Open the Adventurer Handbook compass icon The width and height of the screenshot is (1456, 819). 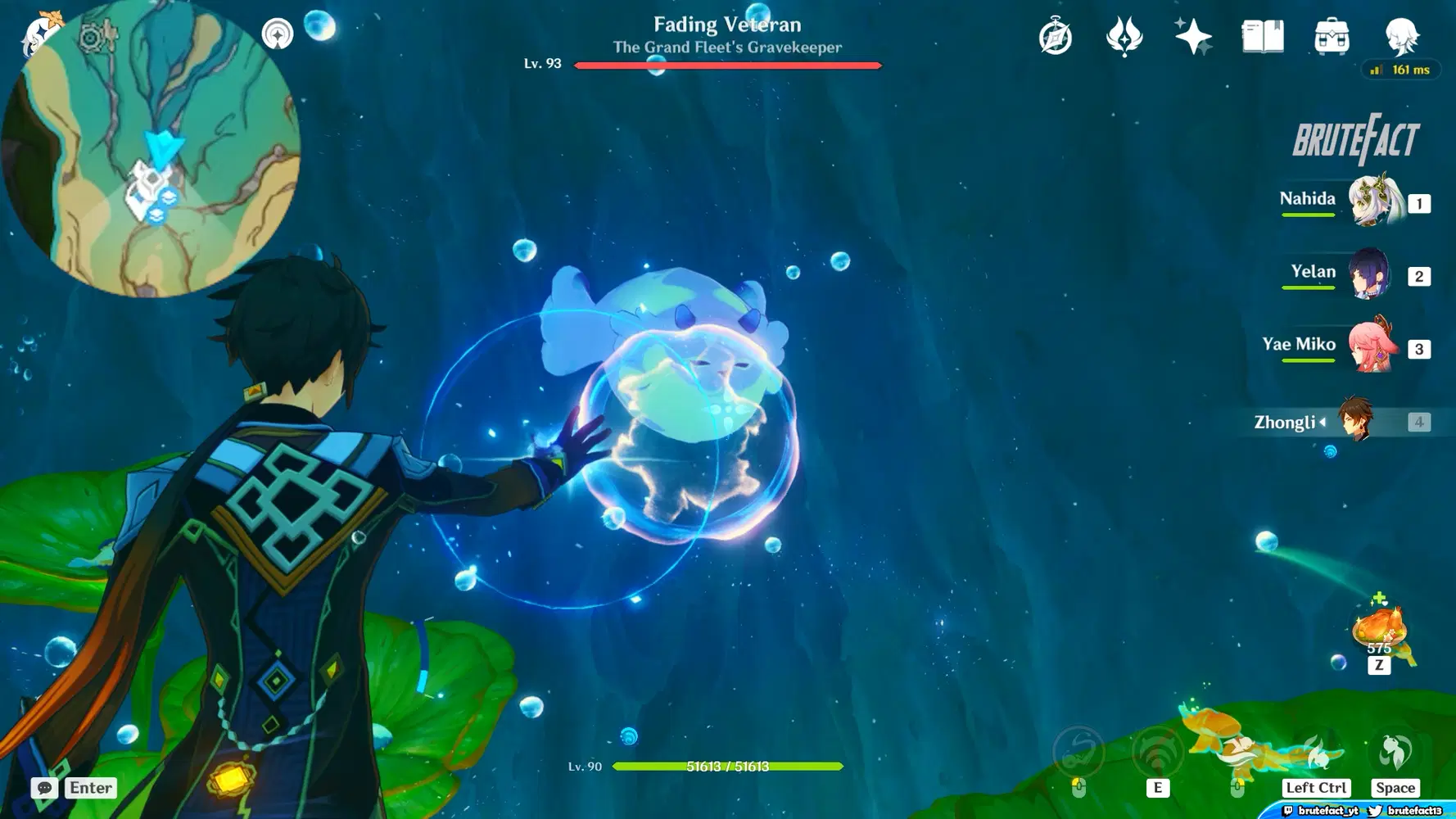tap(1055, 36)
